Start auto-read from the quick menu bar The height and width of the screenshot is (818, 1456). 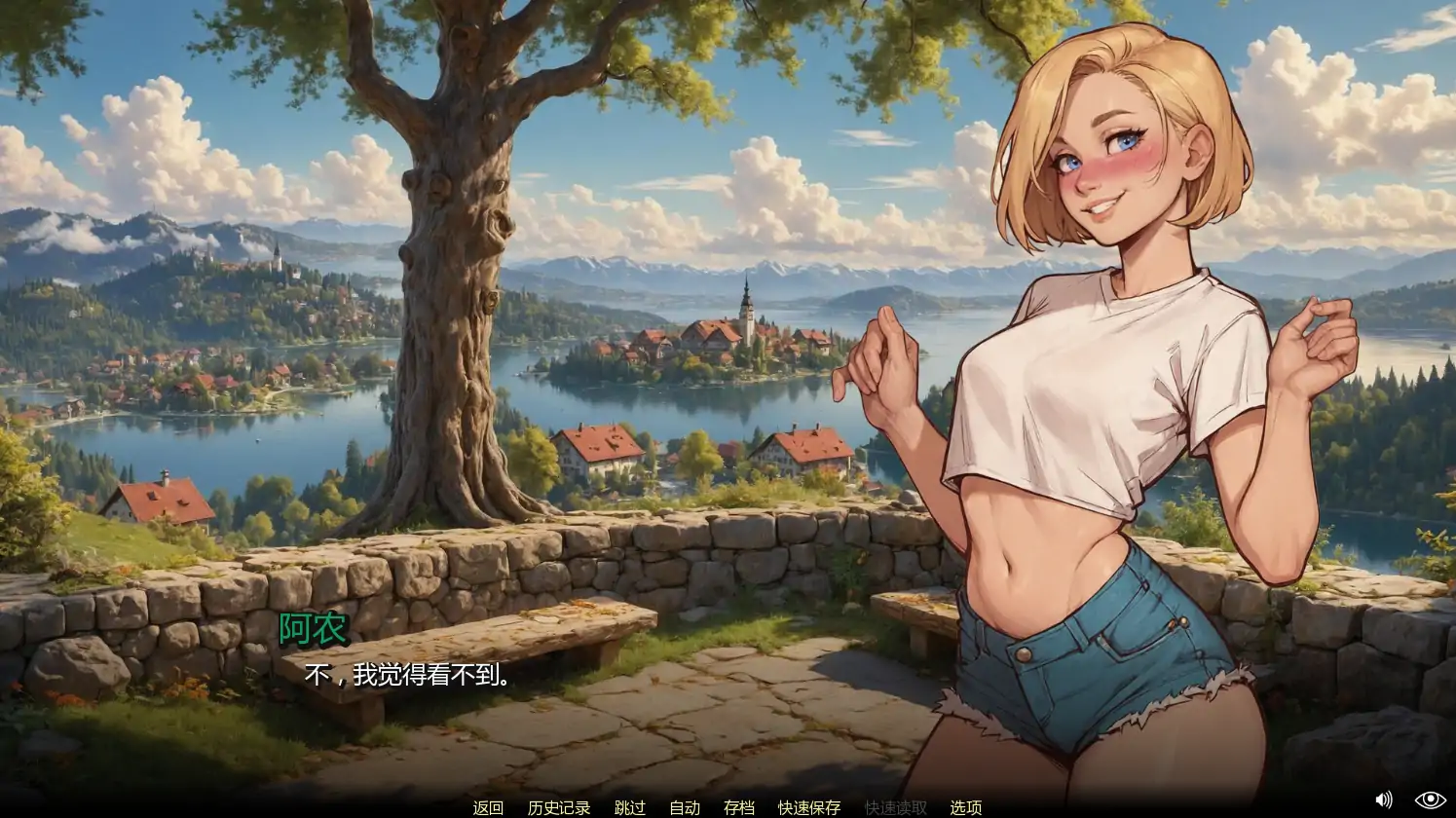tap(684, 808)
